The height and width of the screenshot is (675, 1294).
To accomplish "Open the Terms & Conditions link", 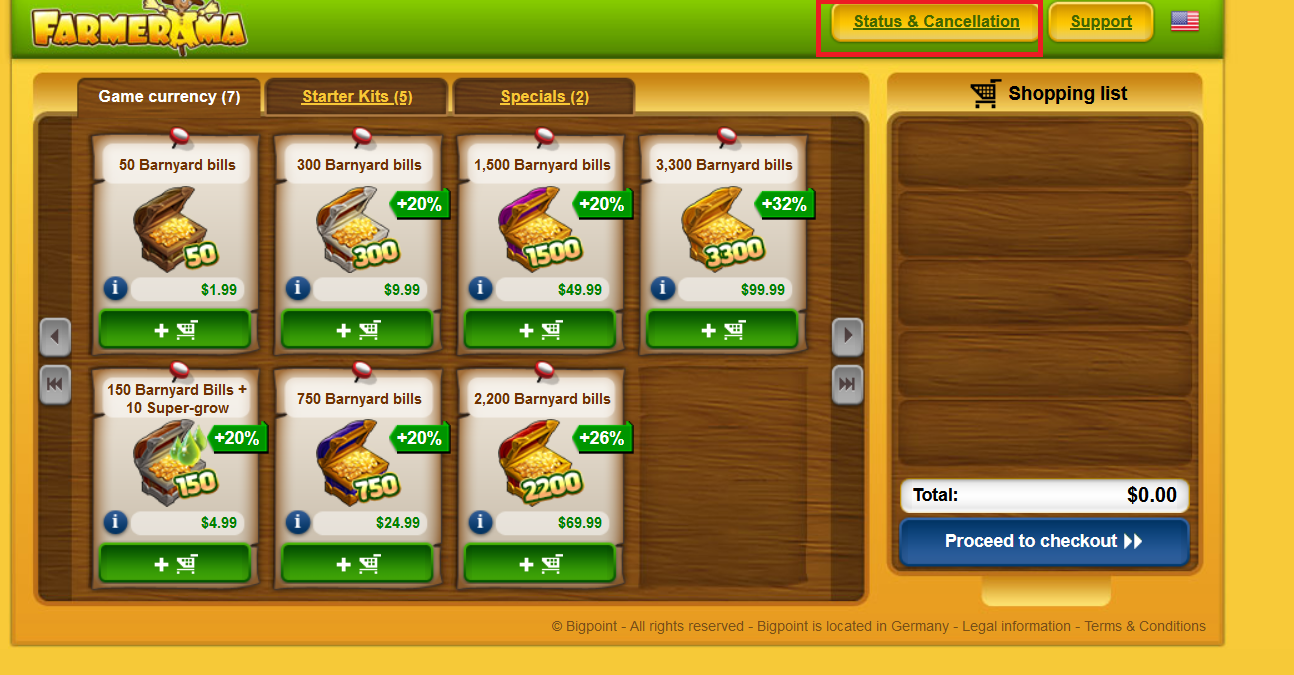I will coord(1145,626).
